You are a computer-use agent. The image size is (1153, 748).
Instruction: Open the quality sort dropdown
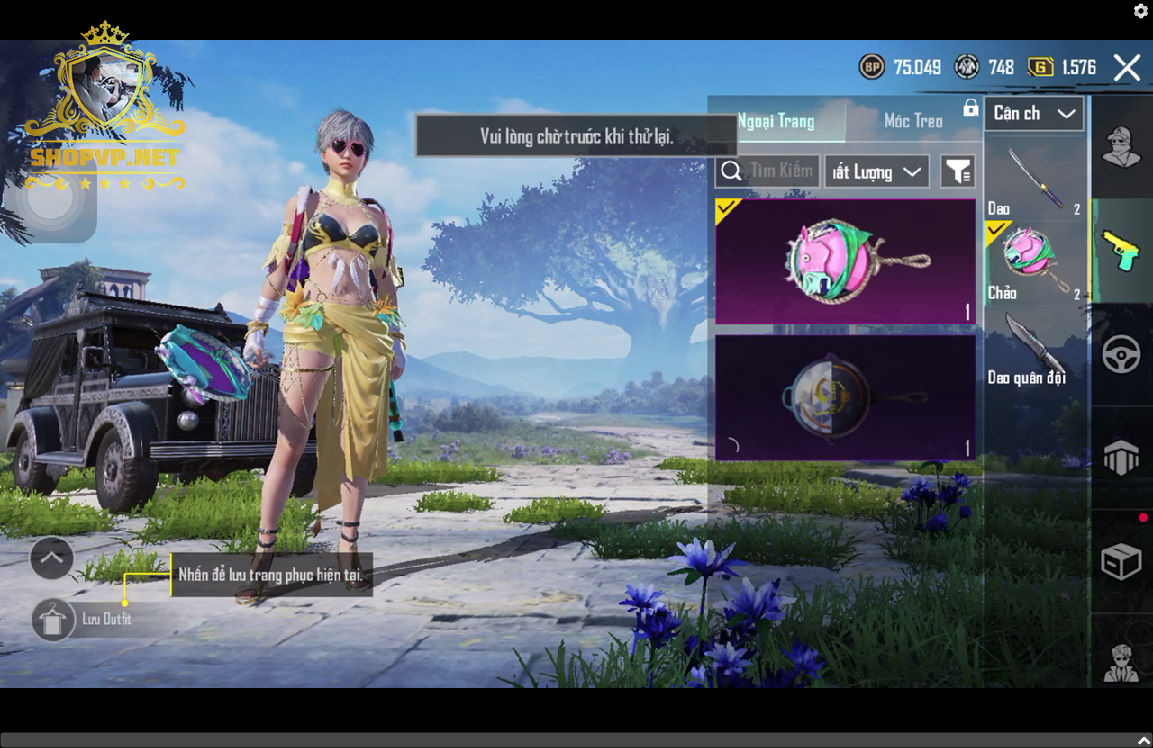point(877,172)
